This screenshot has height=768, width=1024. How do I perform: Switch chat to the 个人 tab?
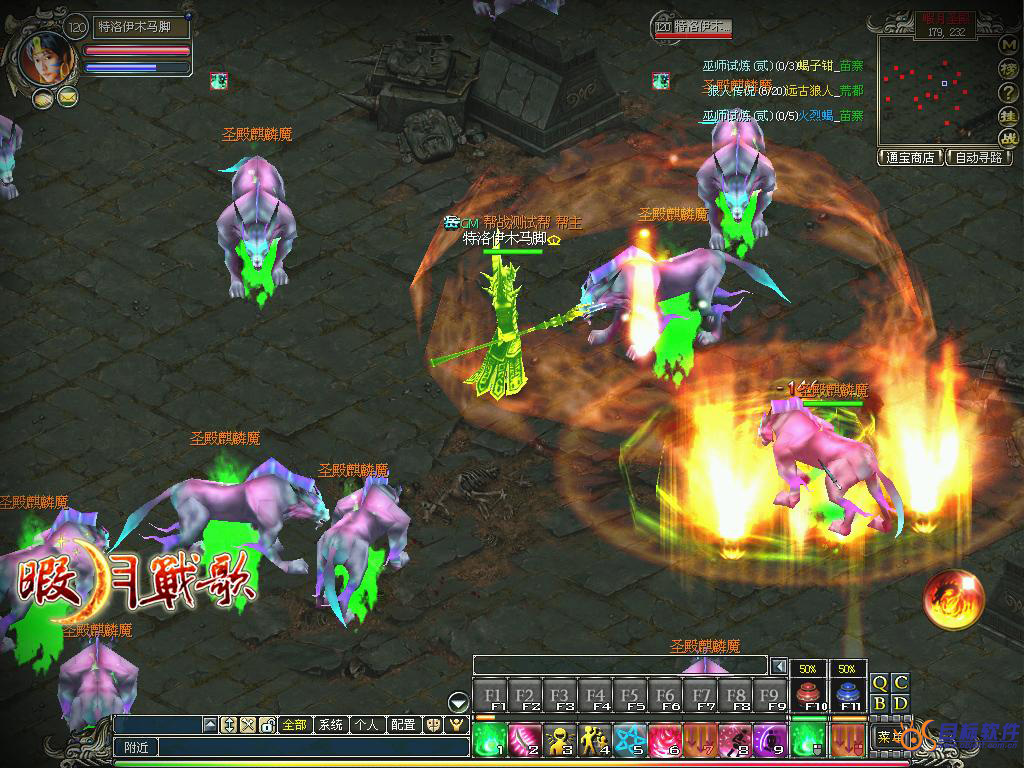[366, 725]
